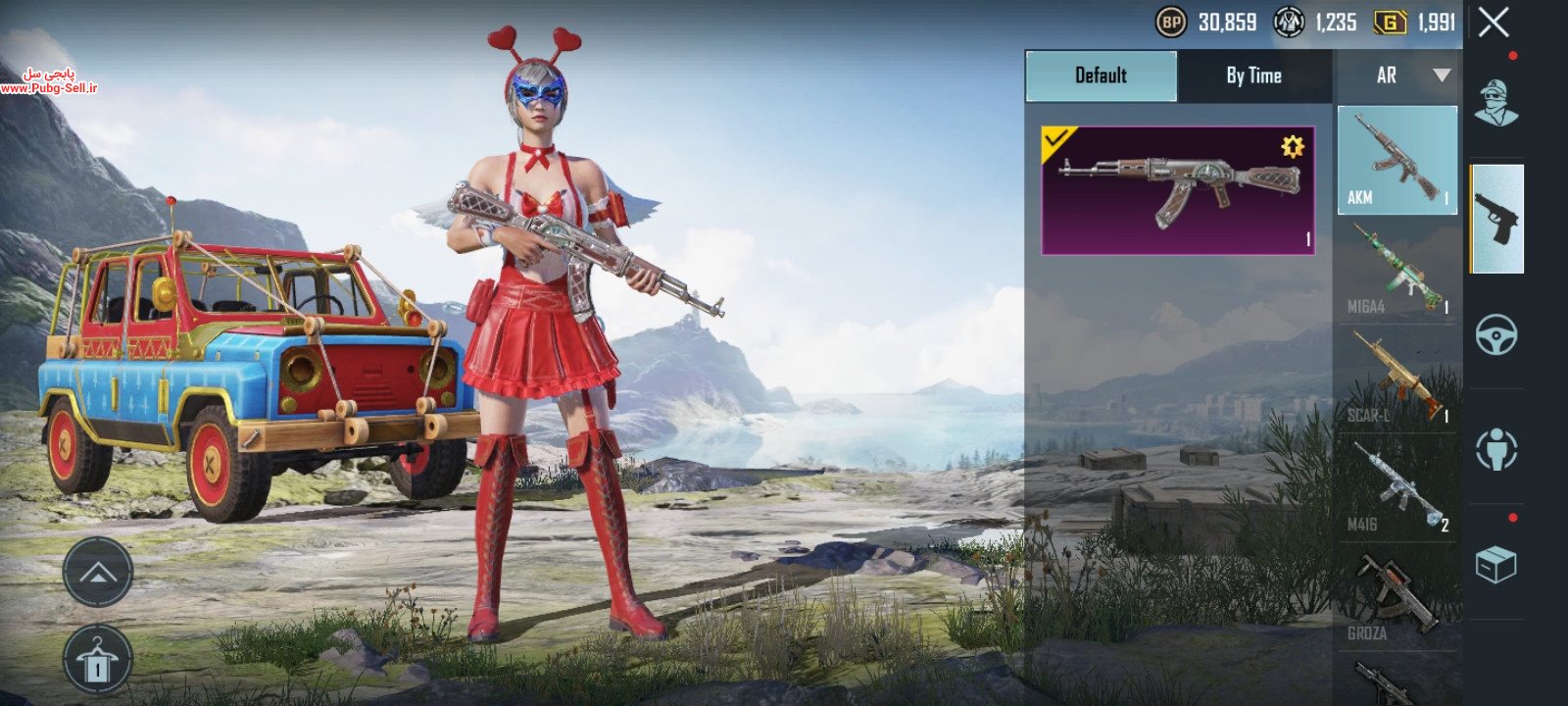Open the AR weapon type dropdown
Screen dimensions: 1568x706
[x=1398, y=76]
